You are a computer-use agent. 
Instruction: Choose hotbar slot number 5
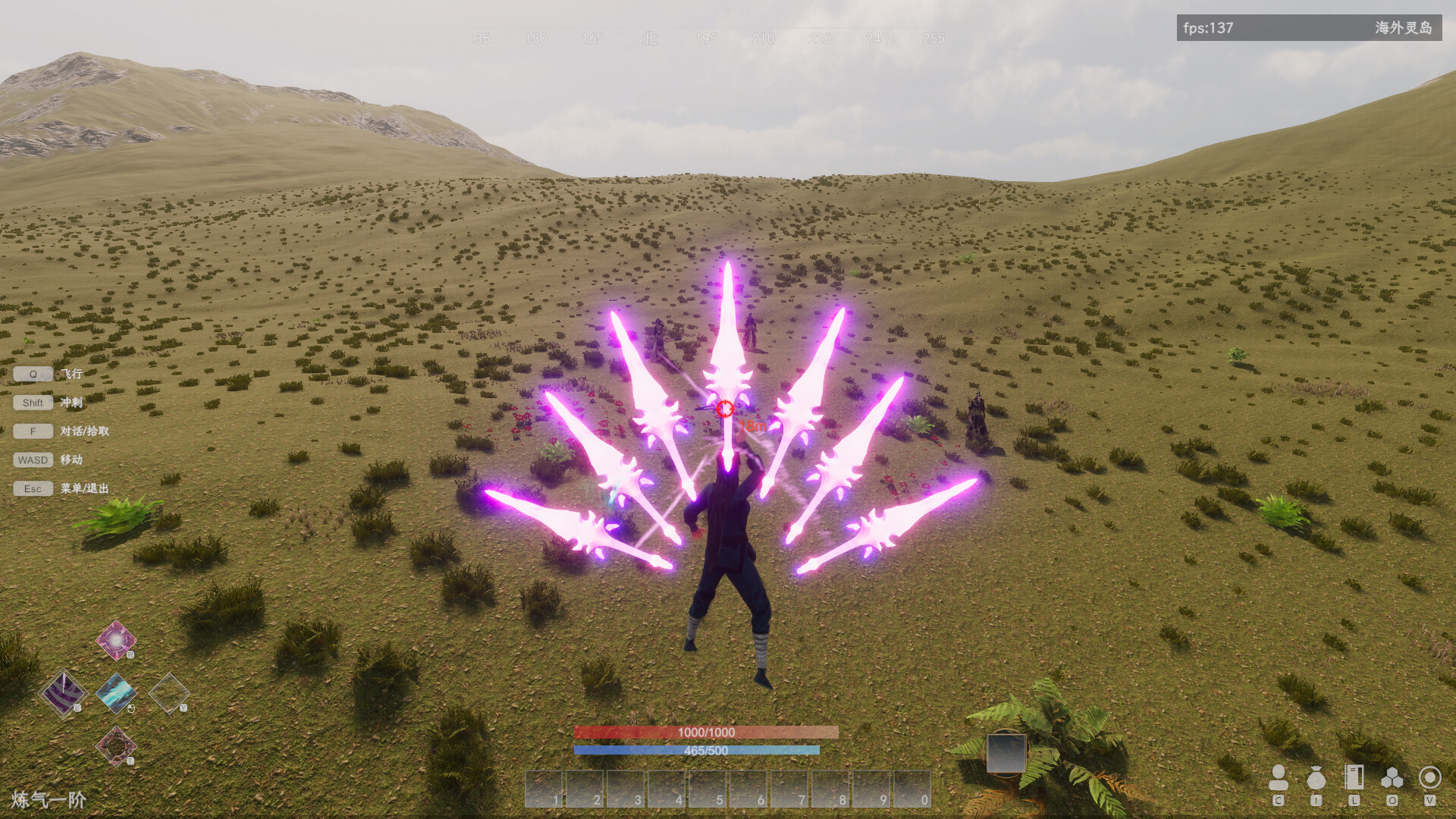708,789
